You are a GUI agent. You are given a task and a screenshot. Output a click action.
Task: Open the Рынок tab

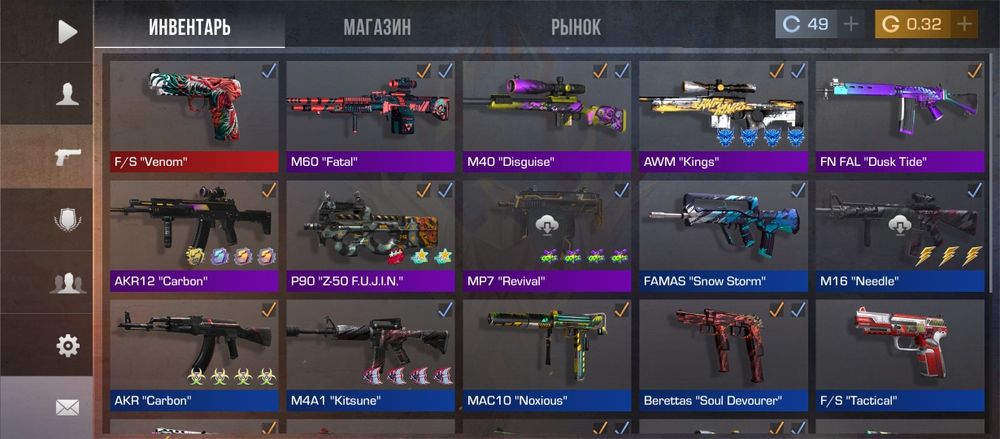(576, 27)
